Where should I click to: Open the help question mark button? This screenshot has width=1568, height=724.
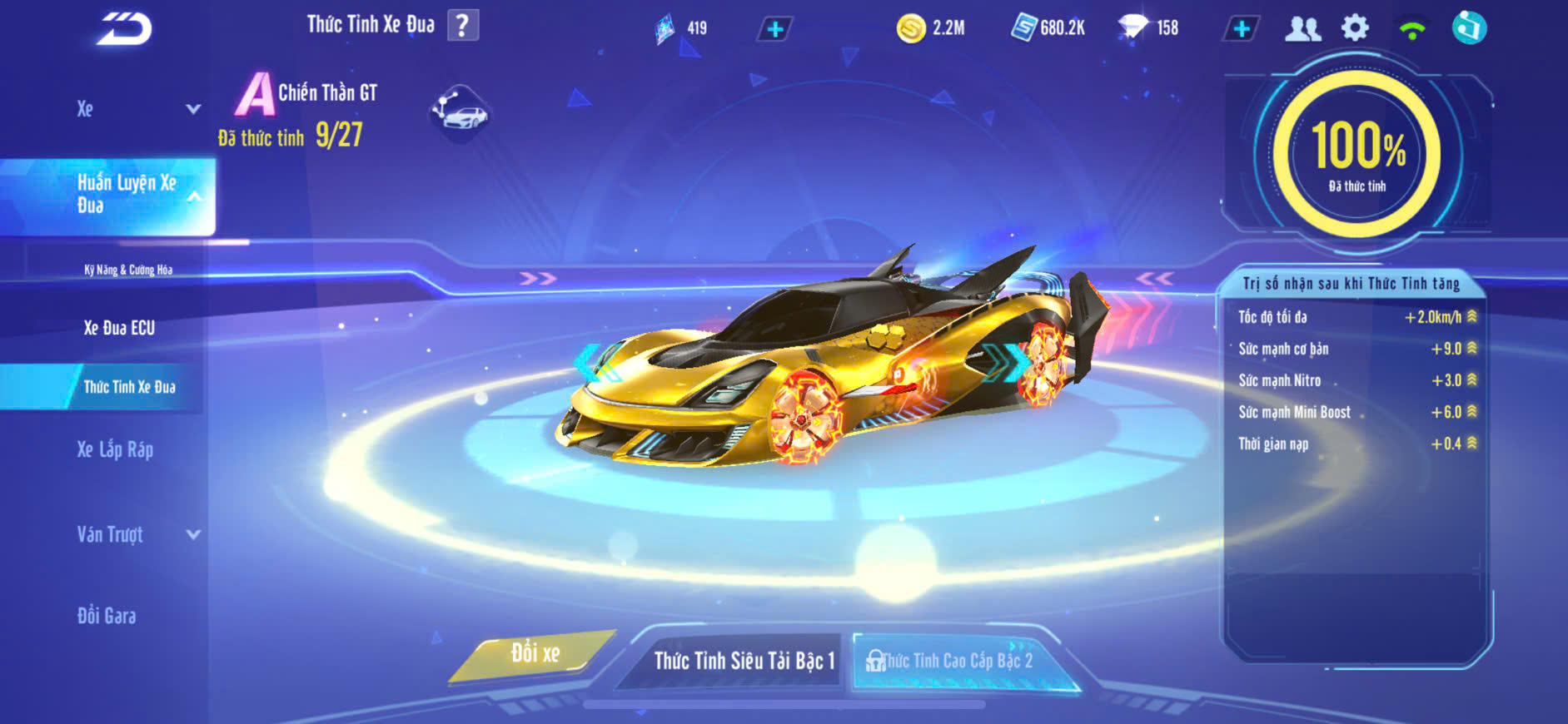[x=463, y=25]
